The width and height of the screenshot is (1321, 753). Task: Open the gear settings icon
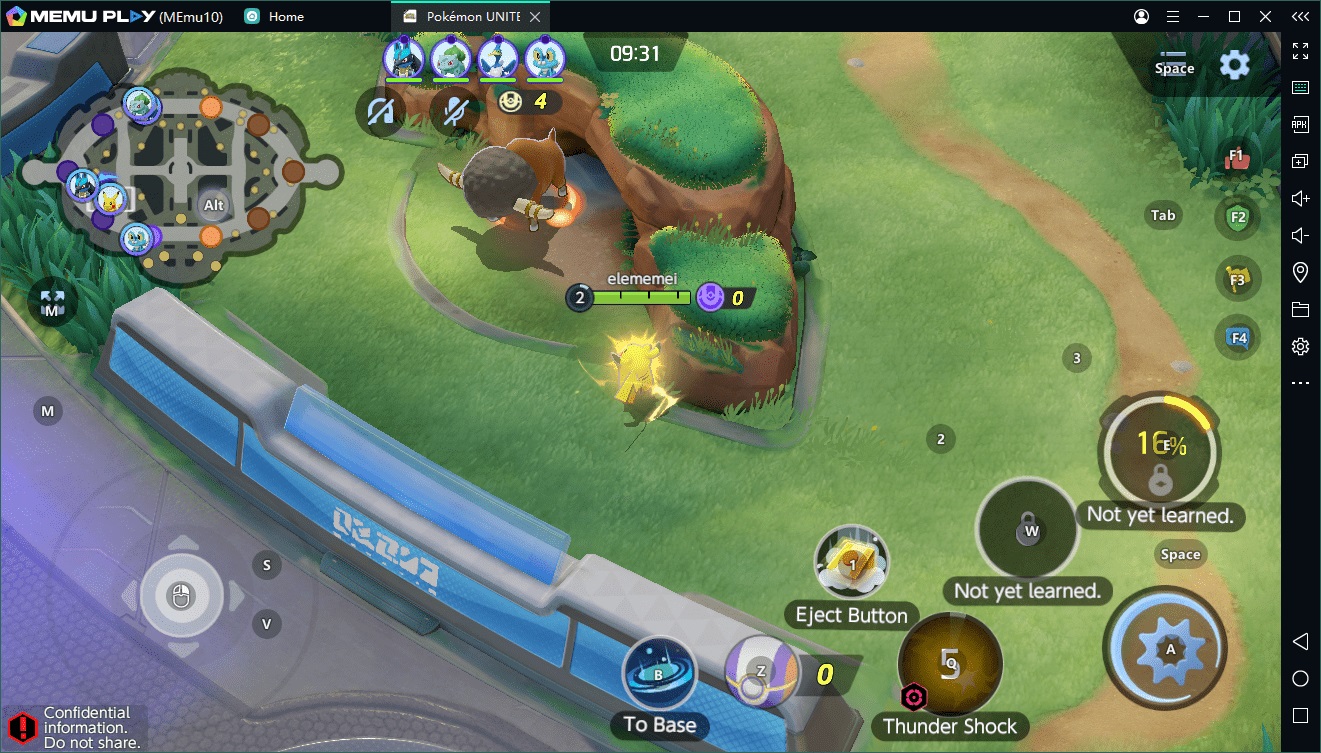pyautogui.click(x=1235, y=66)
